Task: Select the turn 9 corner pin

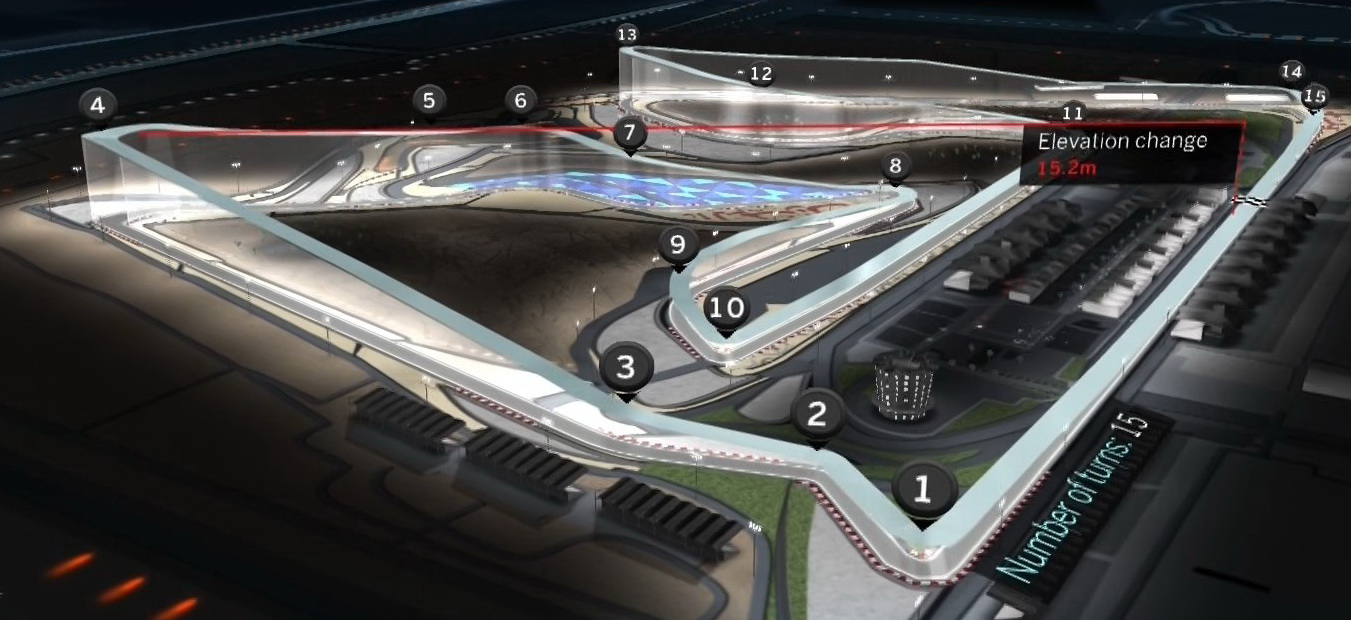Action: 679,244
